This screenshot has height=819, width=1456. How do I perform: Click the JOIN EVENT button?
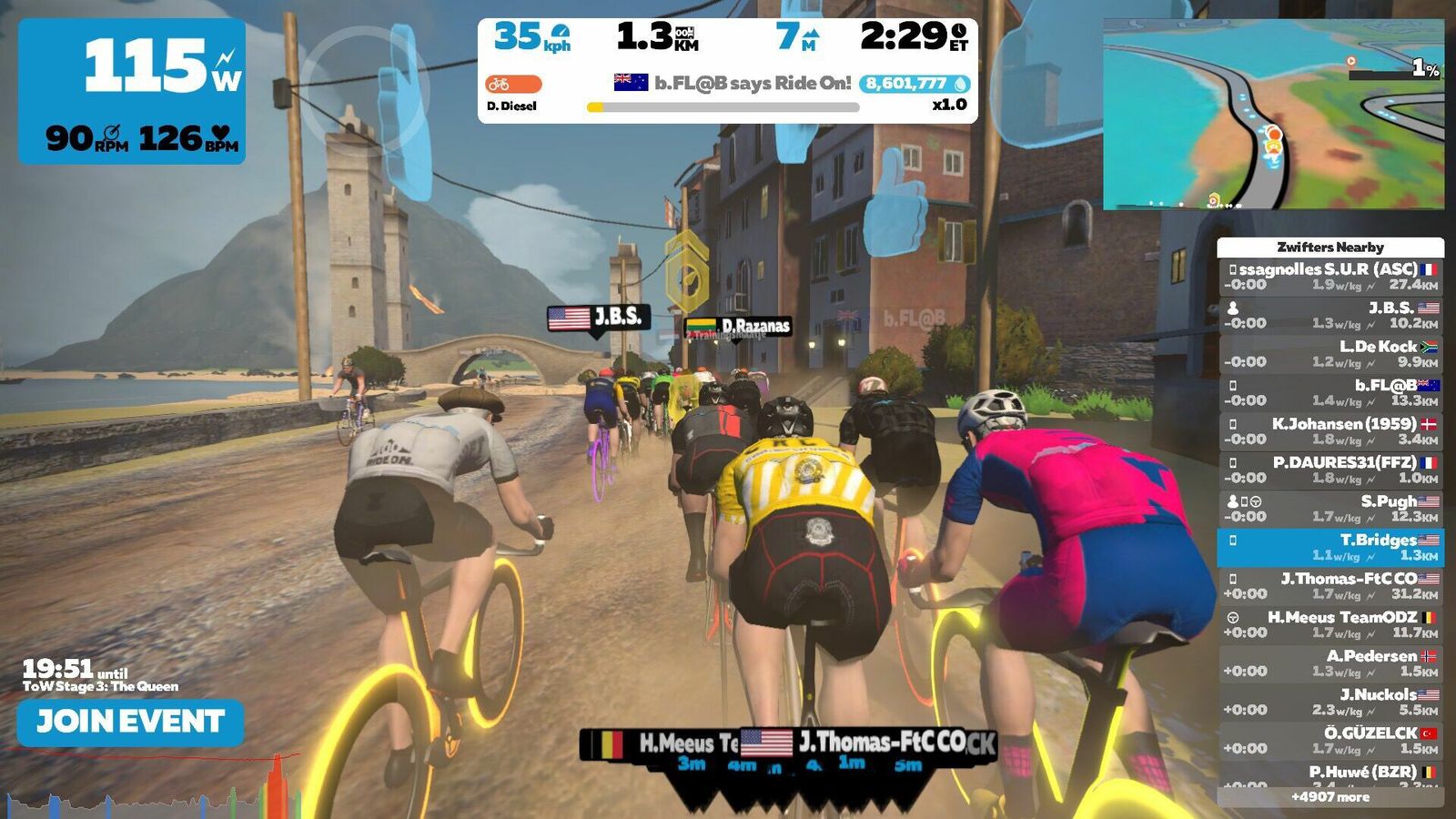[x=130, y=723]
